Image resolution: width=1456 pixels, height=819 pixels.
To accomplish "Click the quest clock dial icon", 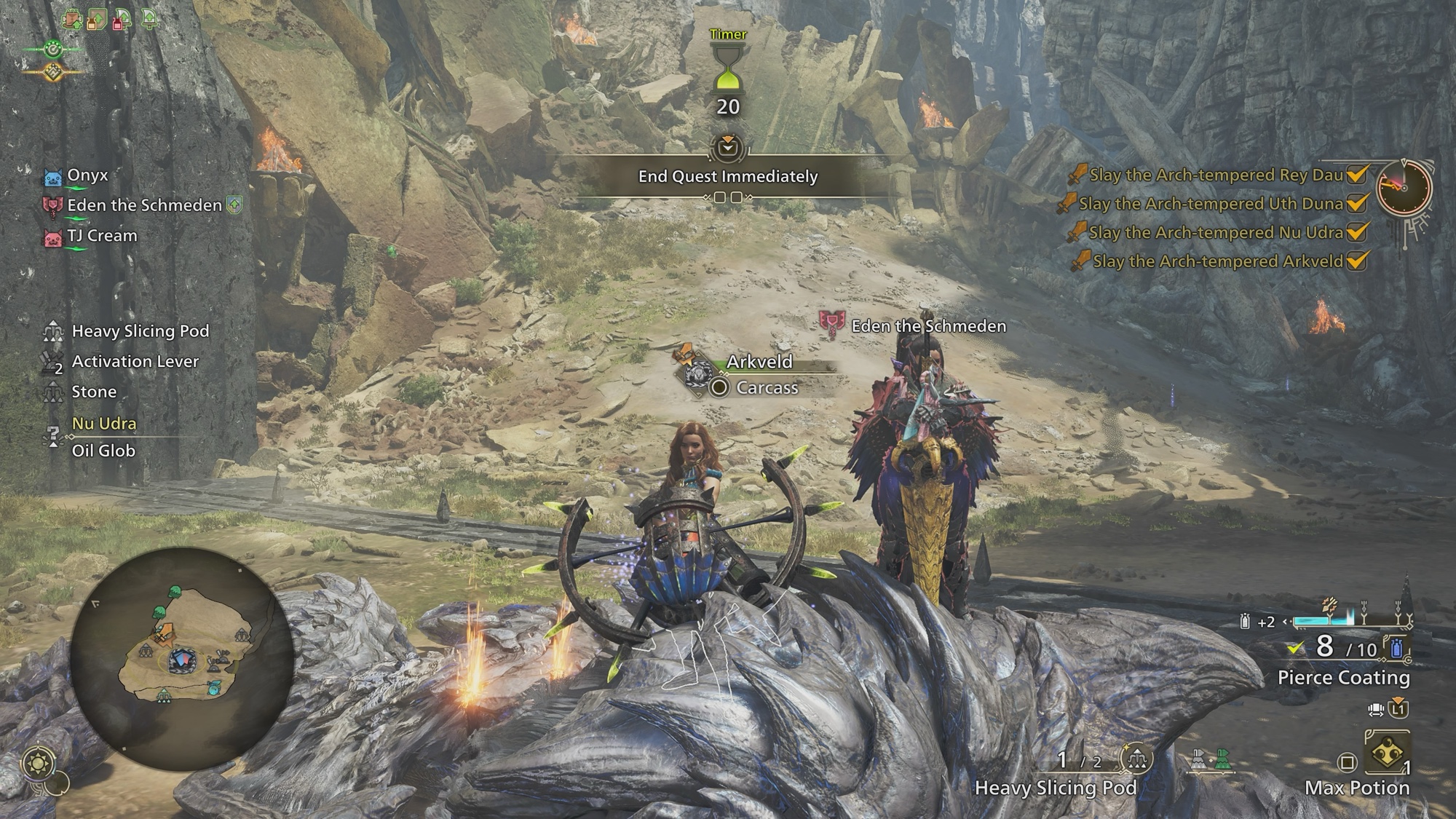I will 1404,188.
